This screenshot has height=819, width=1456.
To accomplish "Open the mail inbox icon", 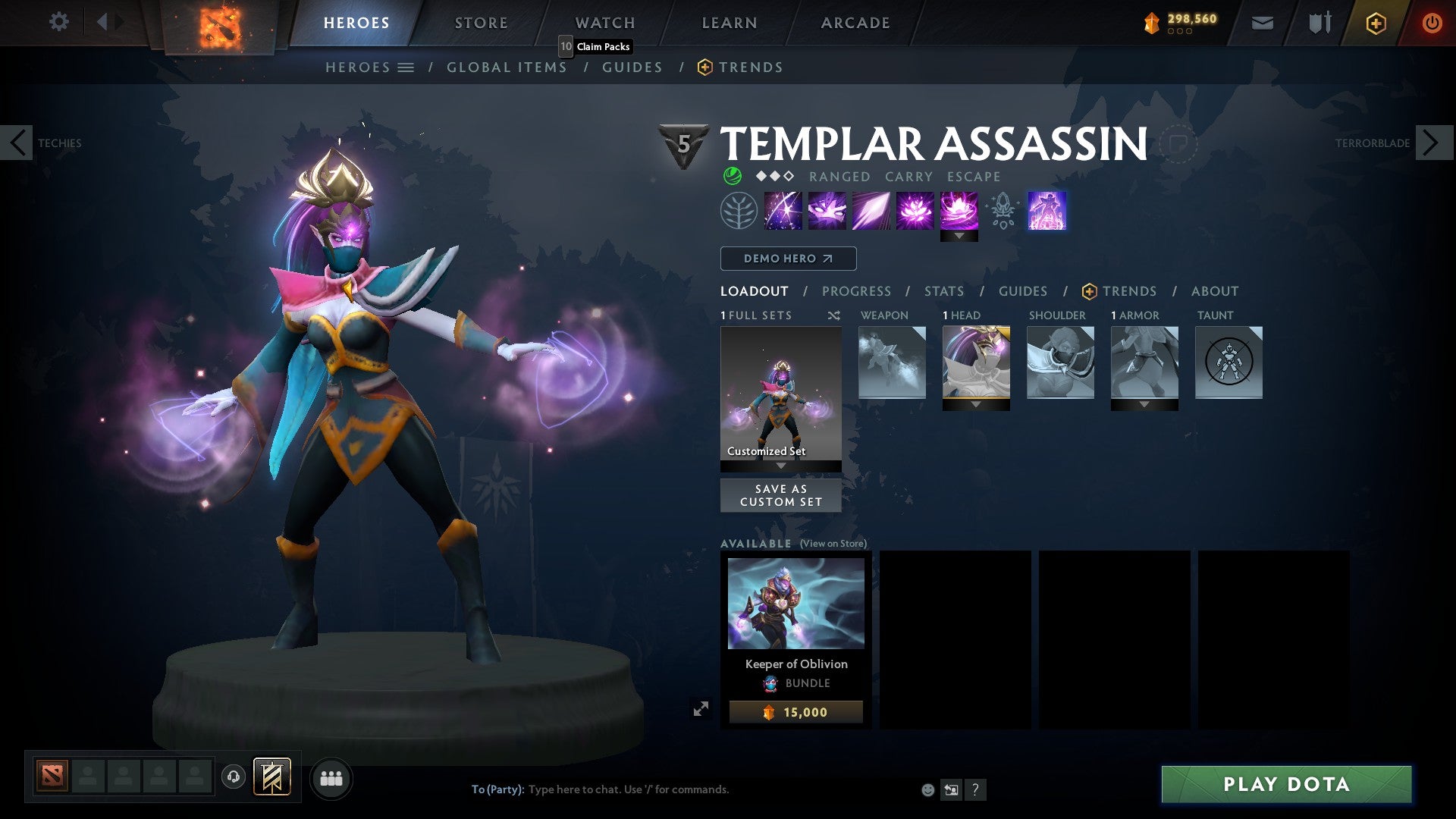I will click(1262, 23).
